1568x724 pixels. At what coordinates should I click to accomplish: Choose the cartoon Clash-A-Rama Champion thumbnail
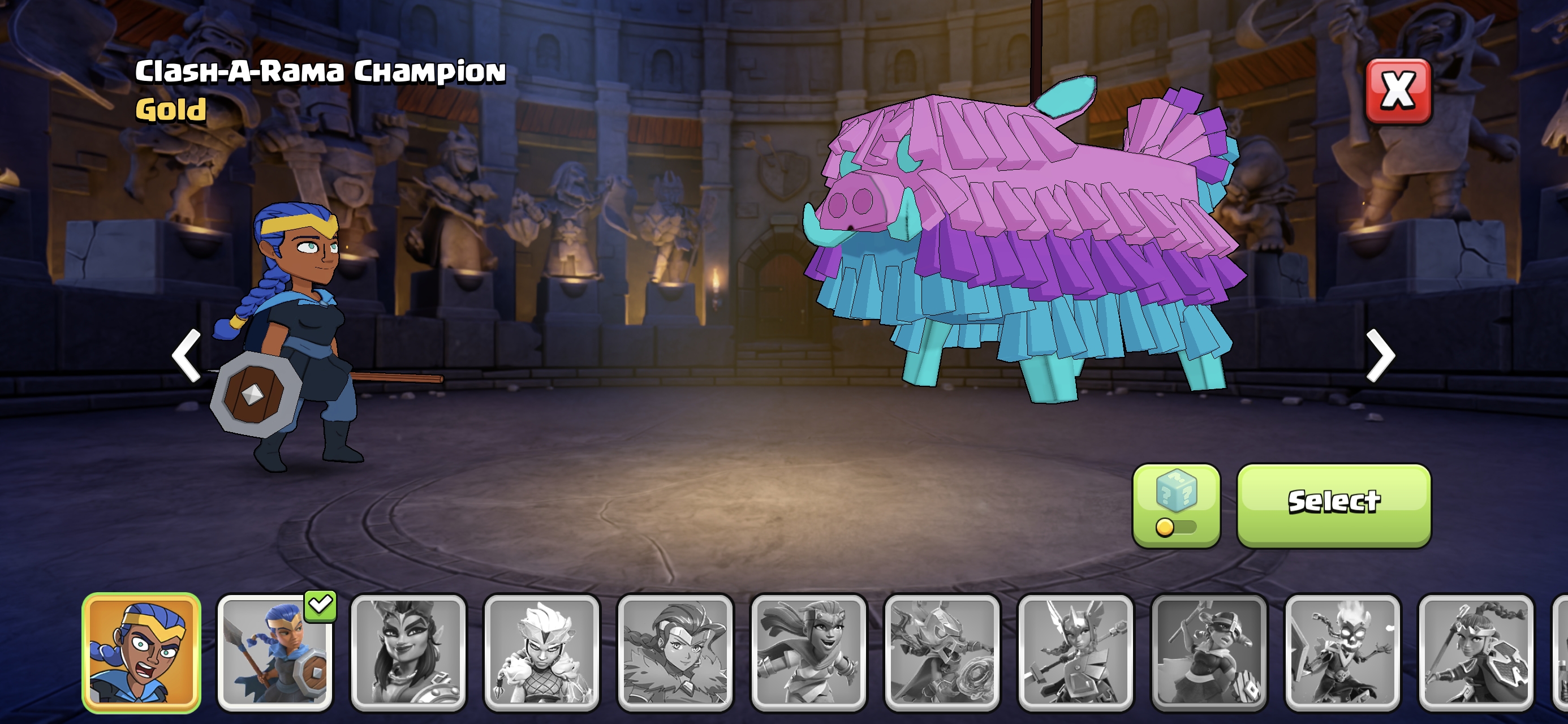[141, 652]
